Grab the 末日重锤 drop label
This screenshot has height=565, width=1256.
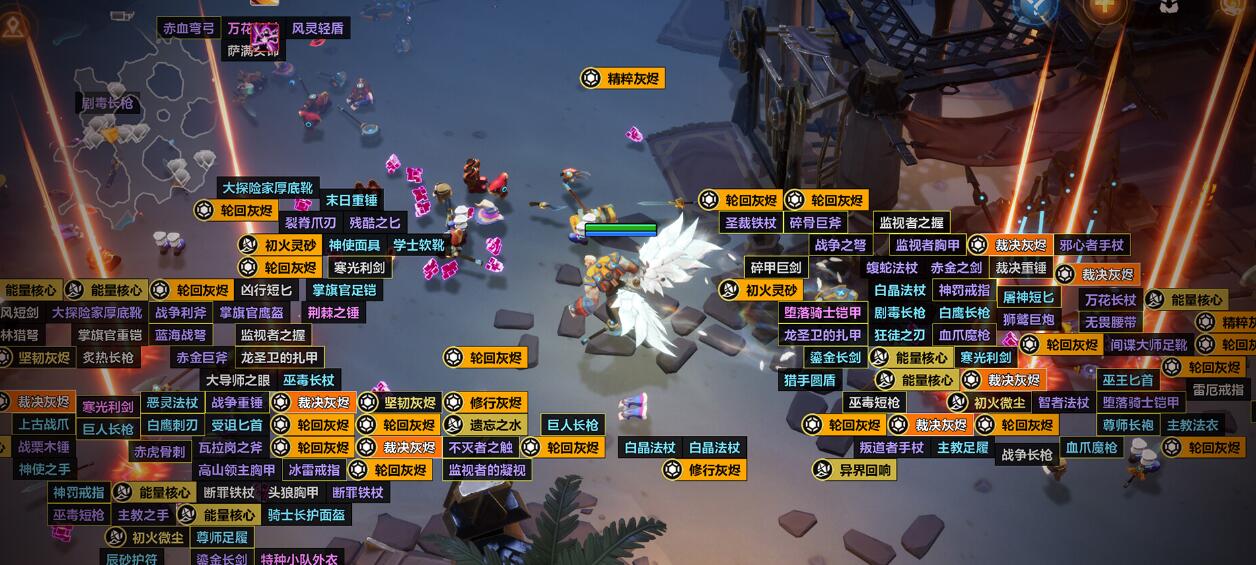[351, 200]
